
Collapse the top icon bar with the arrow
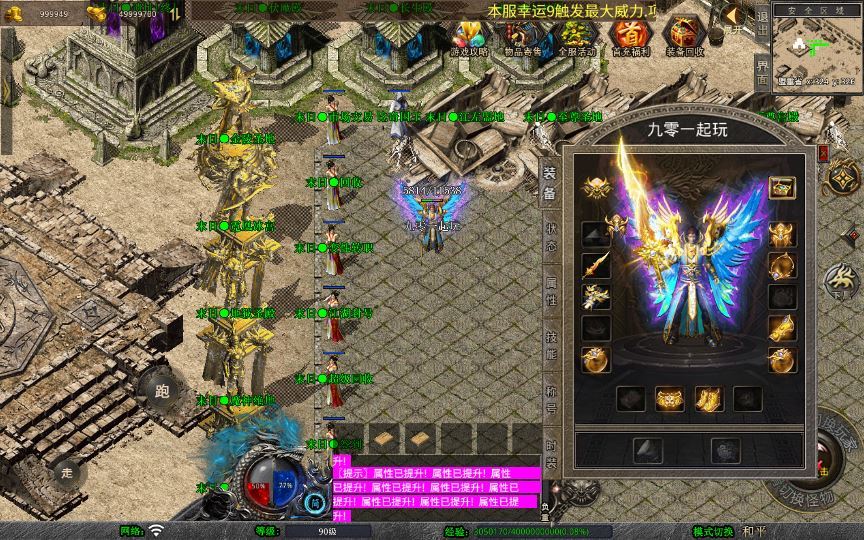coord(734,15)
